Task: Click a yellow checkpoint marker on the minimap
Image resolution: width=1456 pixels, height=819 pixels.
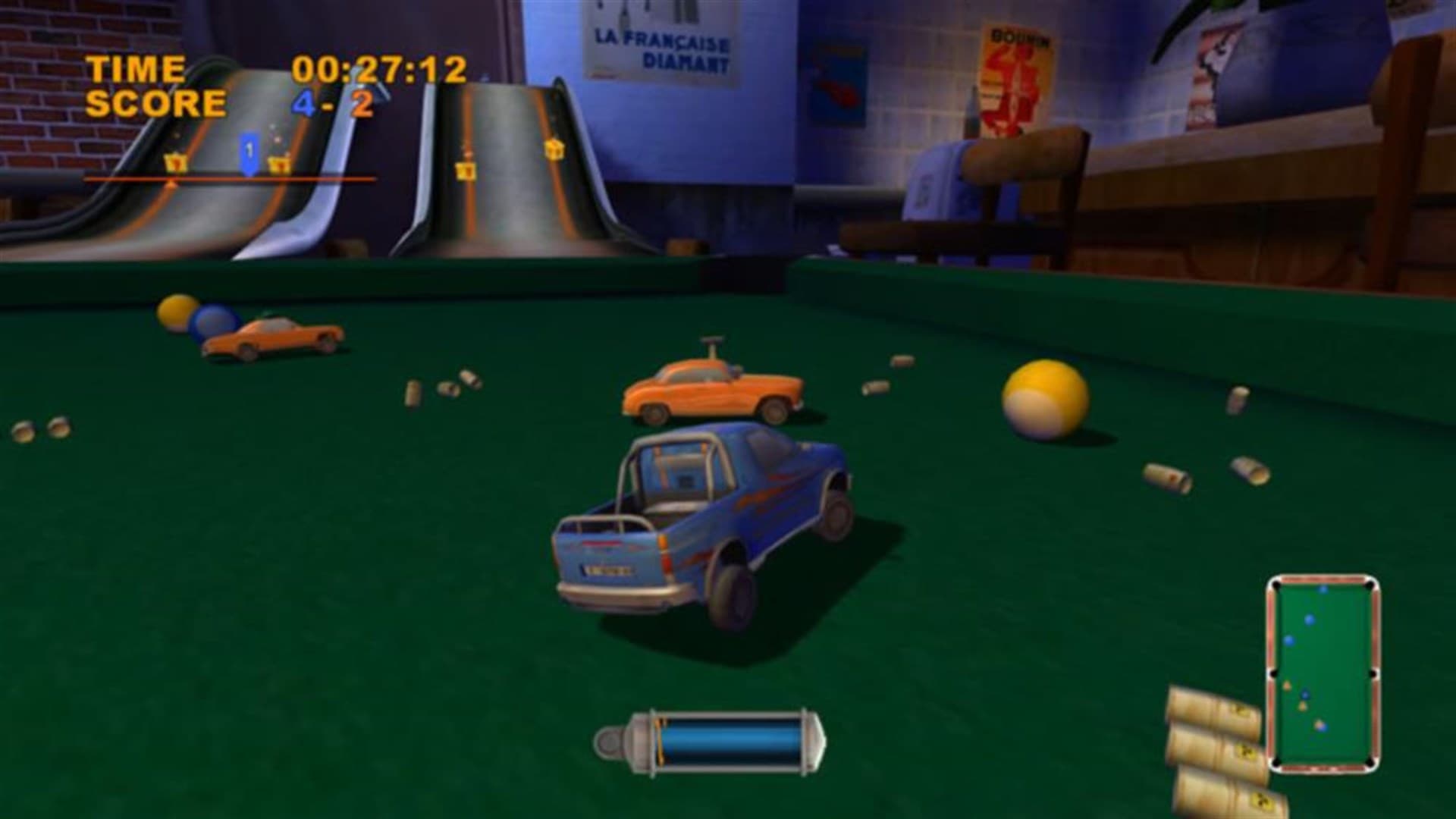Action: [1287, 684]
